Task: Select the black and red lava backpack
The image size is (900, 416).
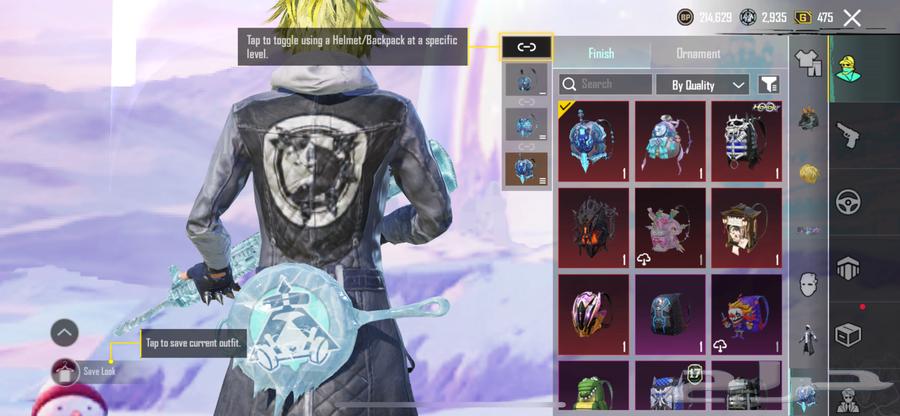Action: tap(593, 228)
